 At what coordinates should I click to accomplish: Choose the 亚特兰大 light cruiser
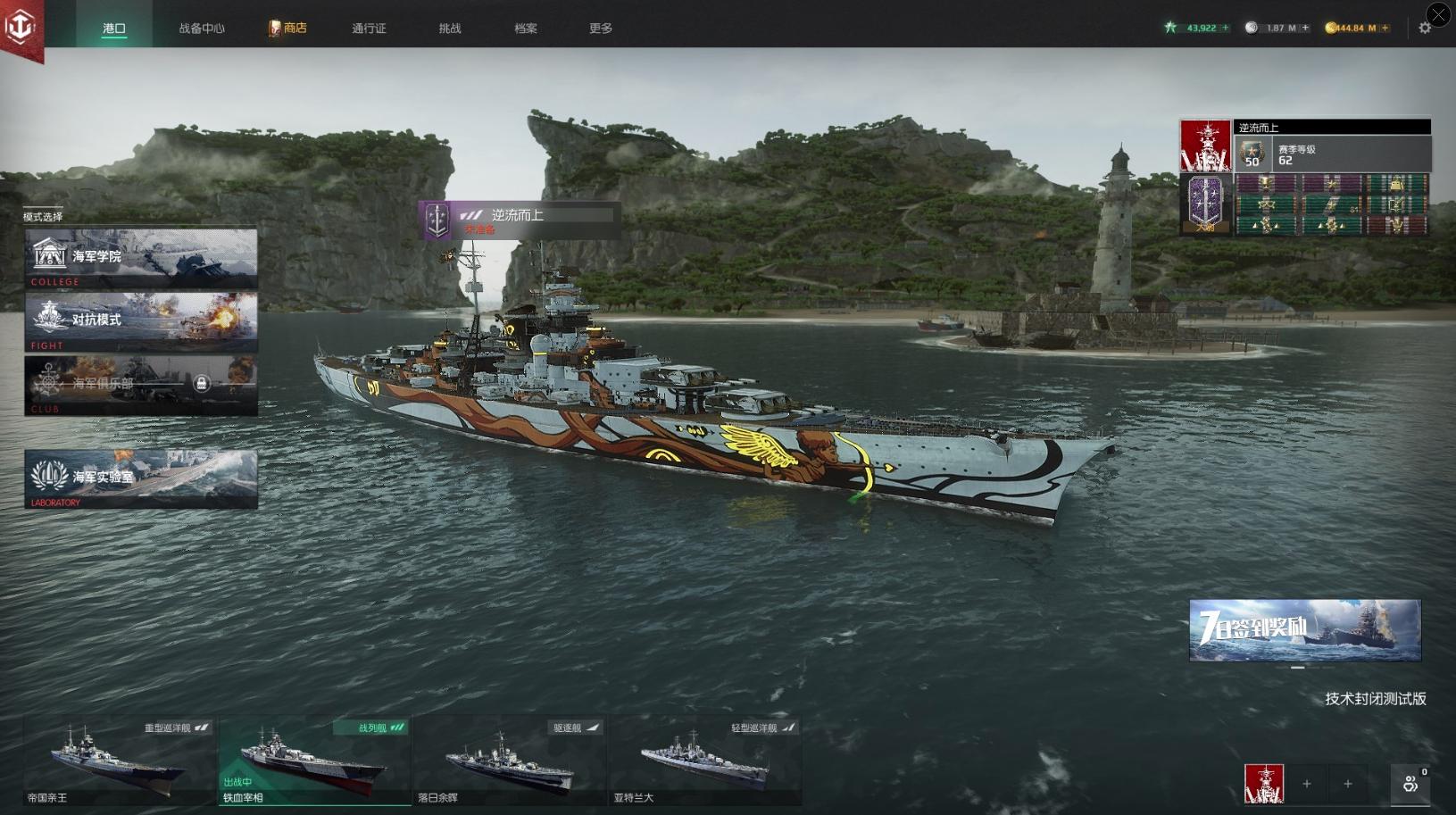pyautogui.click(x=704, y=761)
